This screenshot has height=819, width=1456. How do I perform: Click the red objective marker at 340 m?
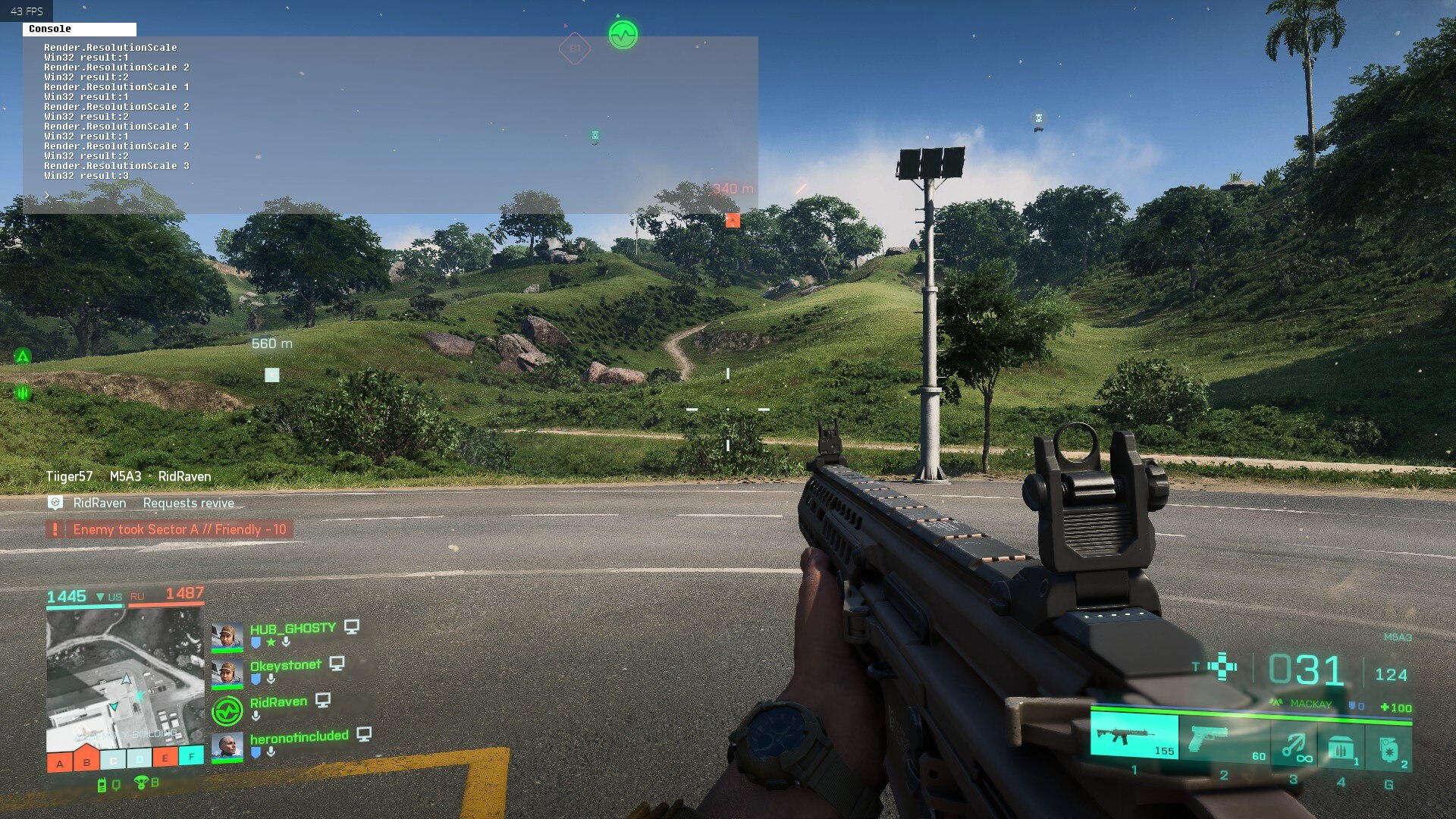732,220
